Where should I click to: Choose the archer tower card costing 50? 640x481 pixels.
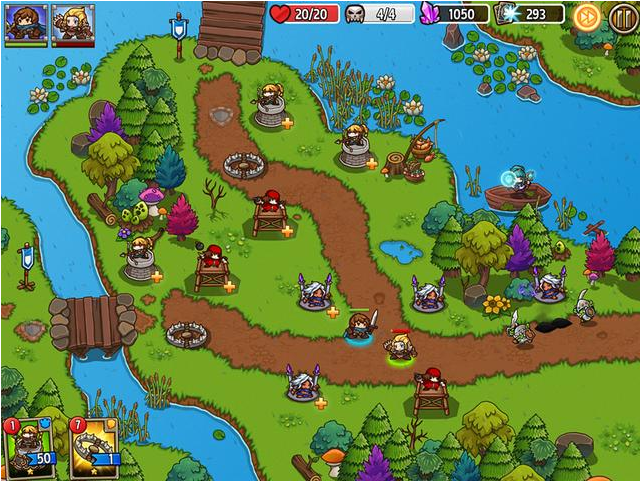[x=29, y=446]
